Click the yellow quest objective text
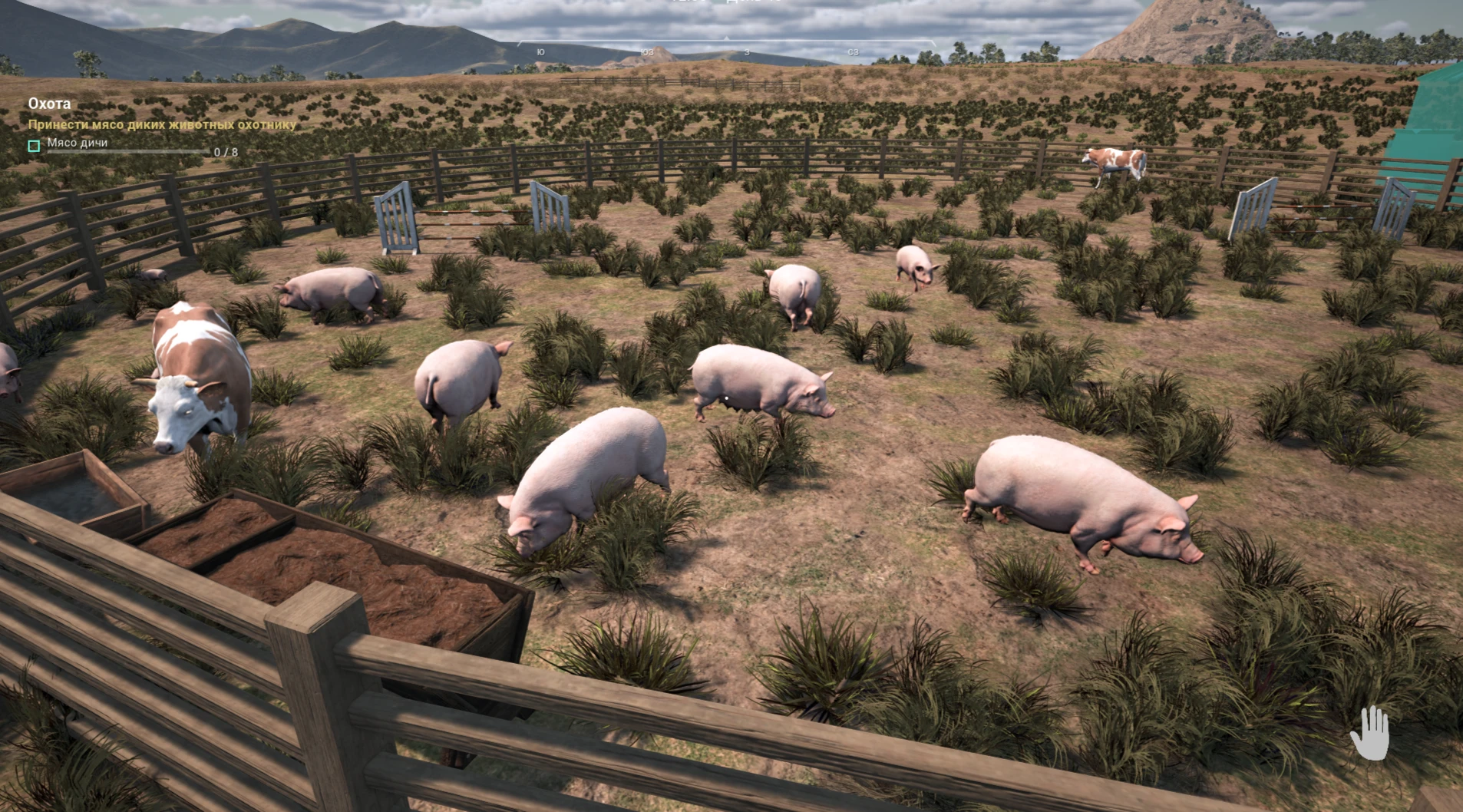1463x812 pixels. tap(161, 123)
